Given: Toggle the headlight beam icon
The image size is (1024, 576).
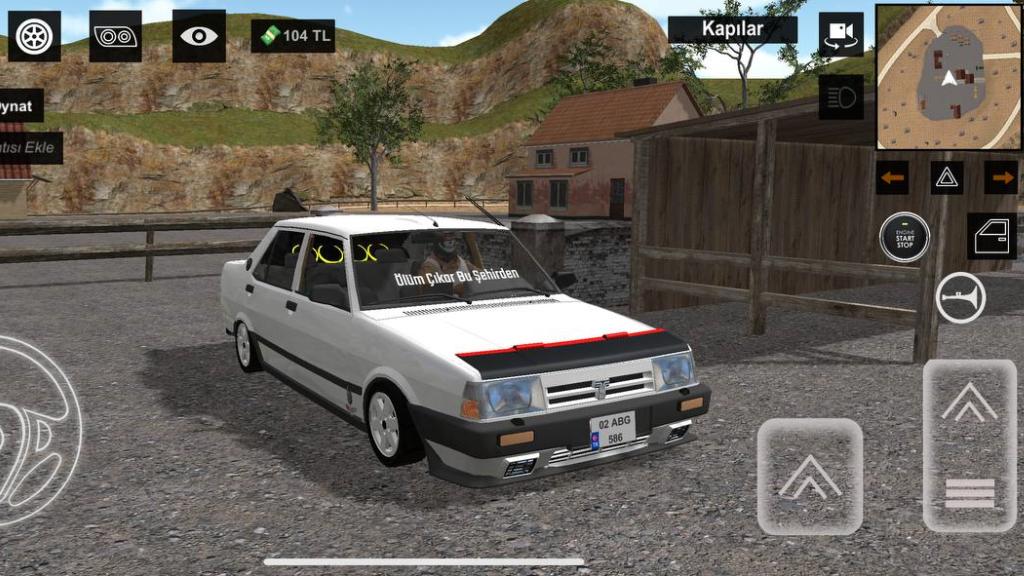Looking at the screenshot, I should [841, 97].
